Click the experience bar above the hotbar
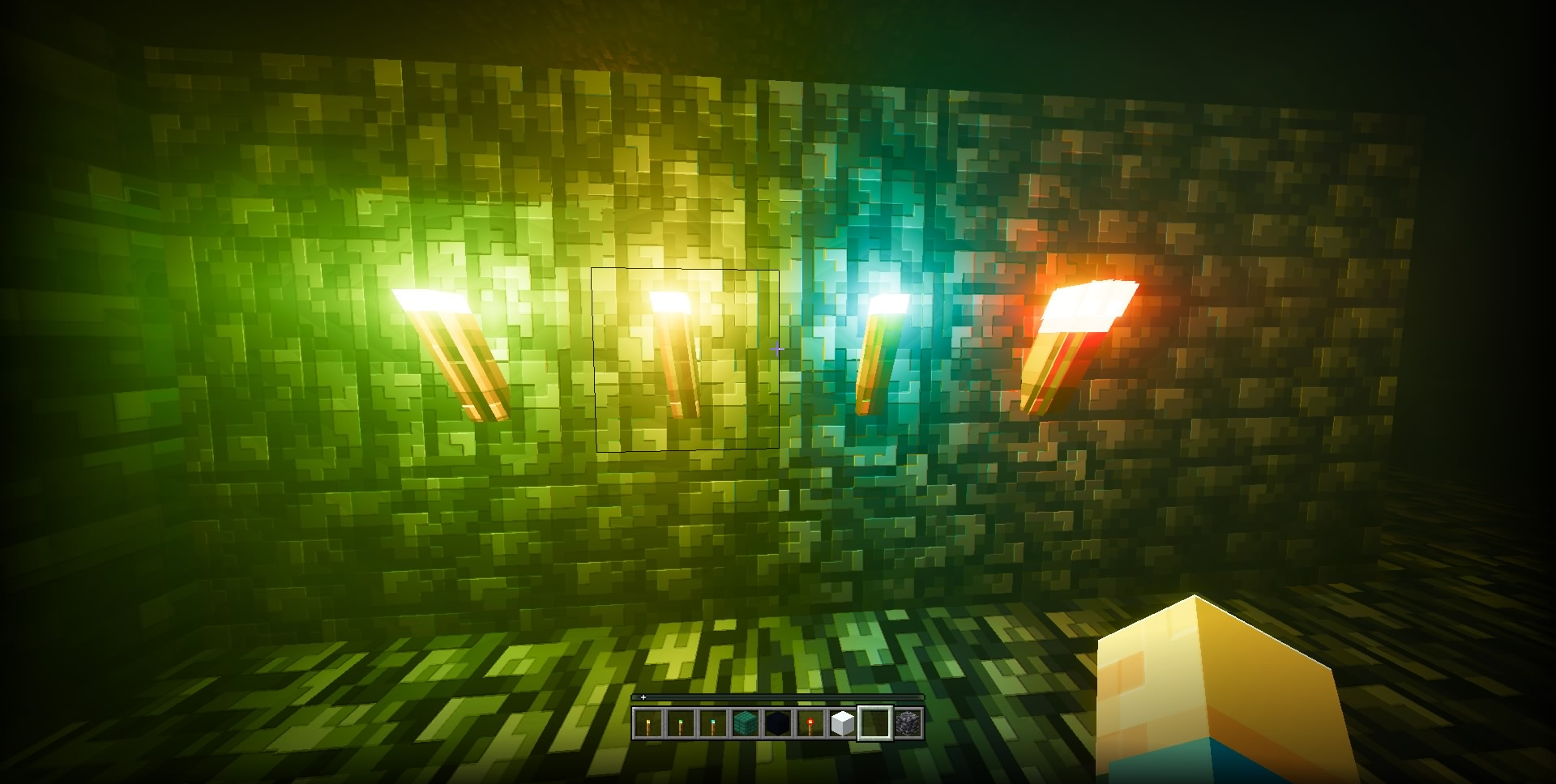Screen dimensions: 1556x784 tap(778, 697)
